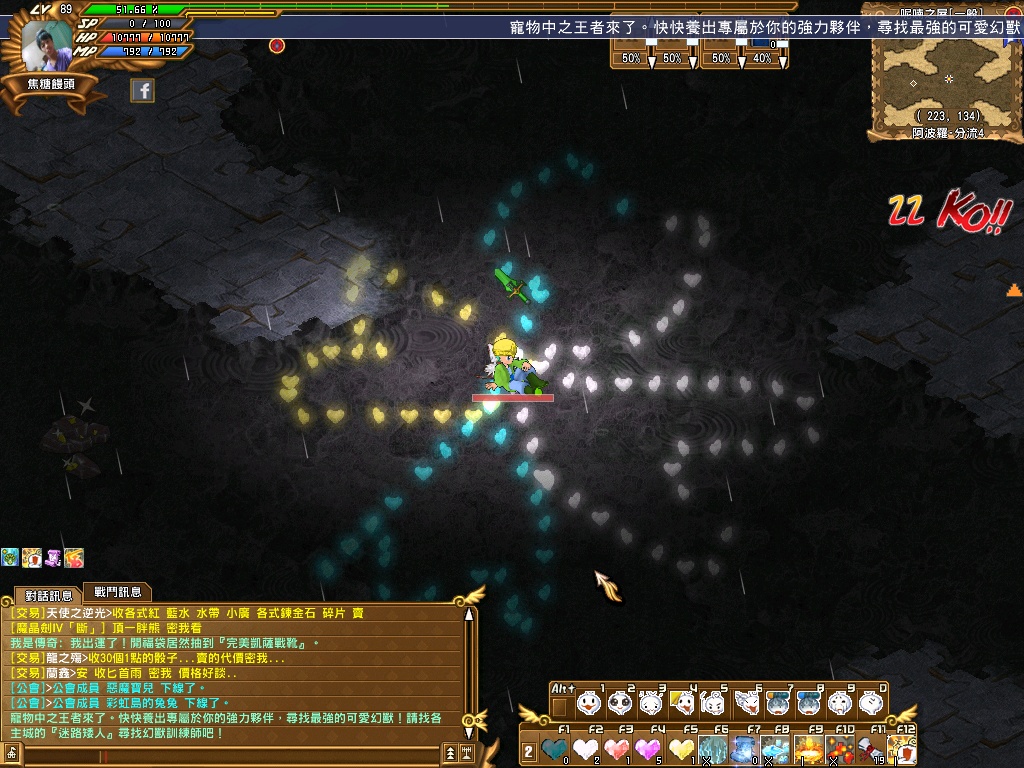Switch to the 戰鬥訊息 combat log tab

coord(117,592)
